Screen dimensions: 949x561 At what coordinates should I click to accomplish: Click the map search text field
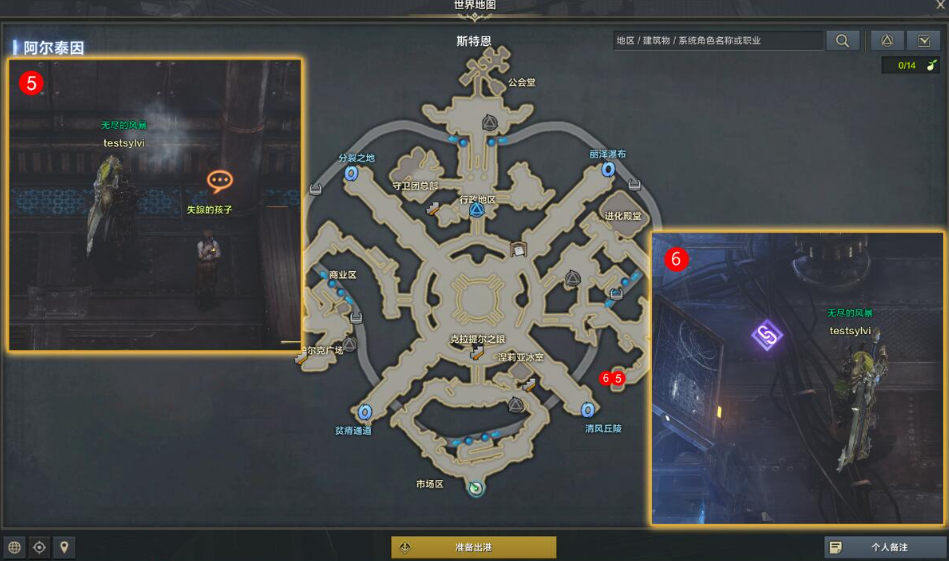[x=717, y=41]
